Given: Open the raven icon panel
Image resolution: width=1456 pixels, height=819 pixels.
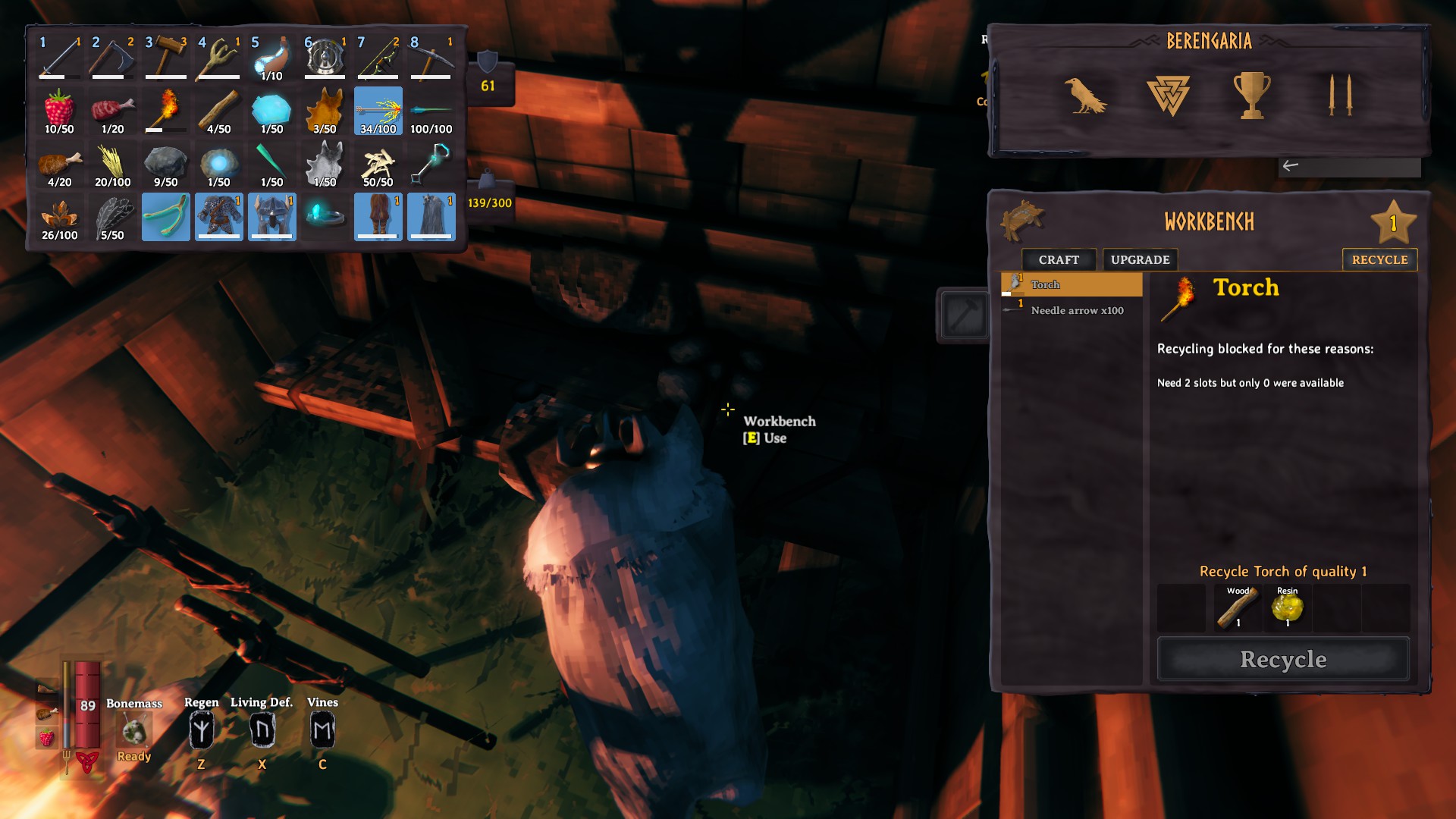Looking at the screenshot, I should coord(1084,96).
